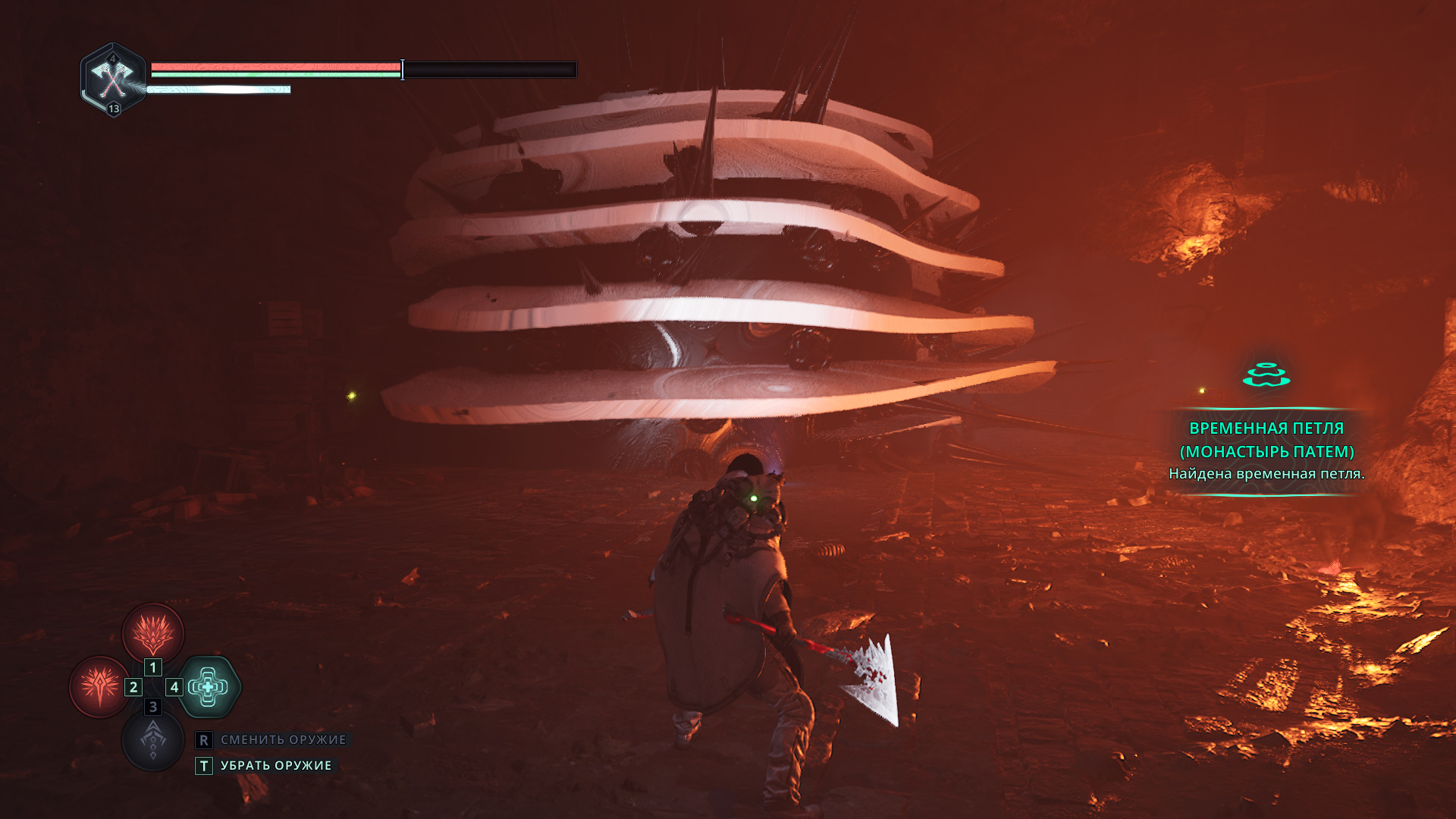1456x819 pixels.
Task: Click the crossed axes weapon emblem
Action: [x=113, y=78]
